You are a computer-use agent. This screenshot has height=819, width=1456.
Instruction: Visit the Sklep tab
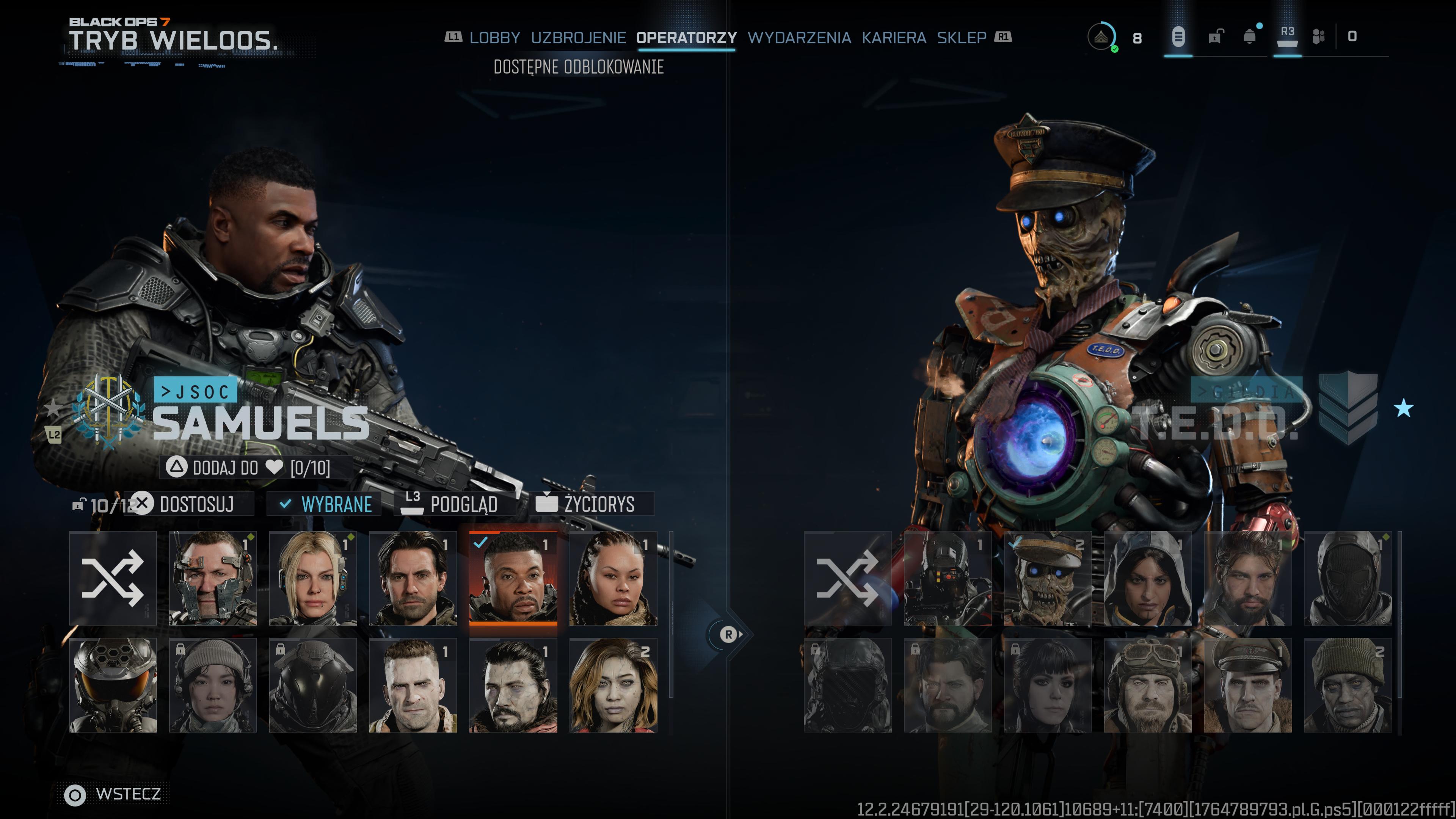(x=962, y=38)
